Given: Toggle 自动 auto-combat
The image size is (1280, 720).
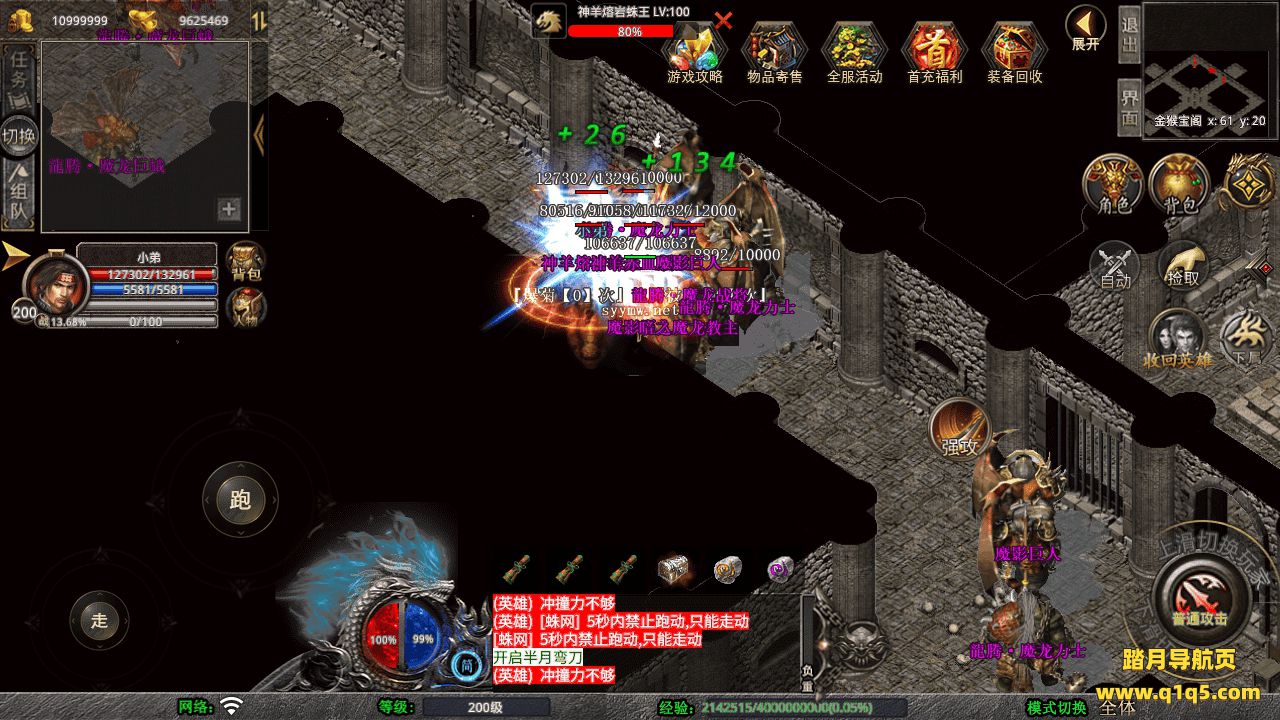Looking at the screenshot, I should point(1114,266).
